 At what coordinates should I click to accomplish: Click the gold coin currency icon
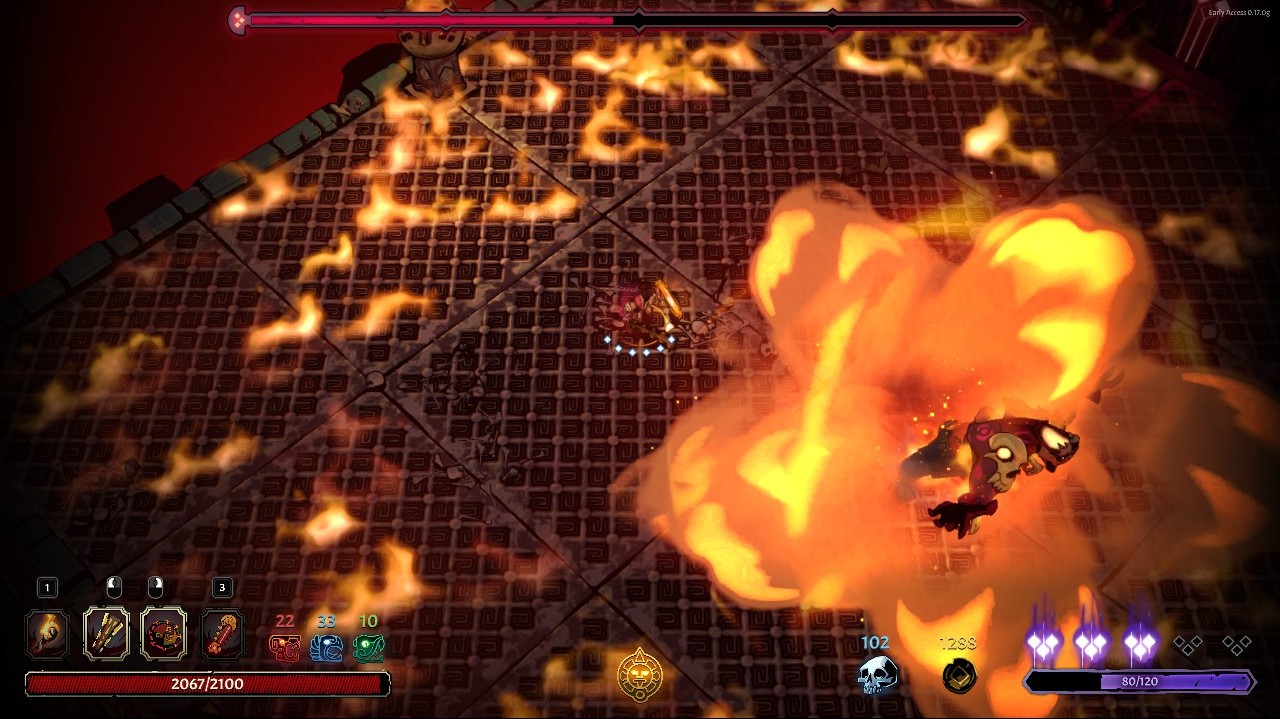pyautogui.click(x=959, y=675)
